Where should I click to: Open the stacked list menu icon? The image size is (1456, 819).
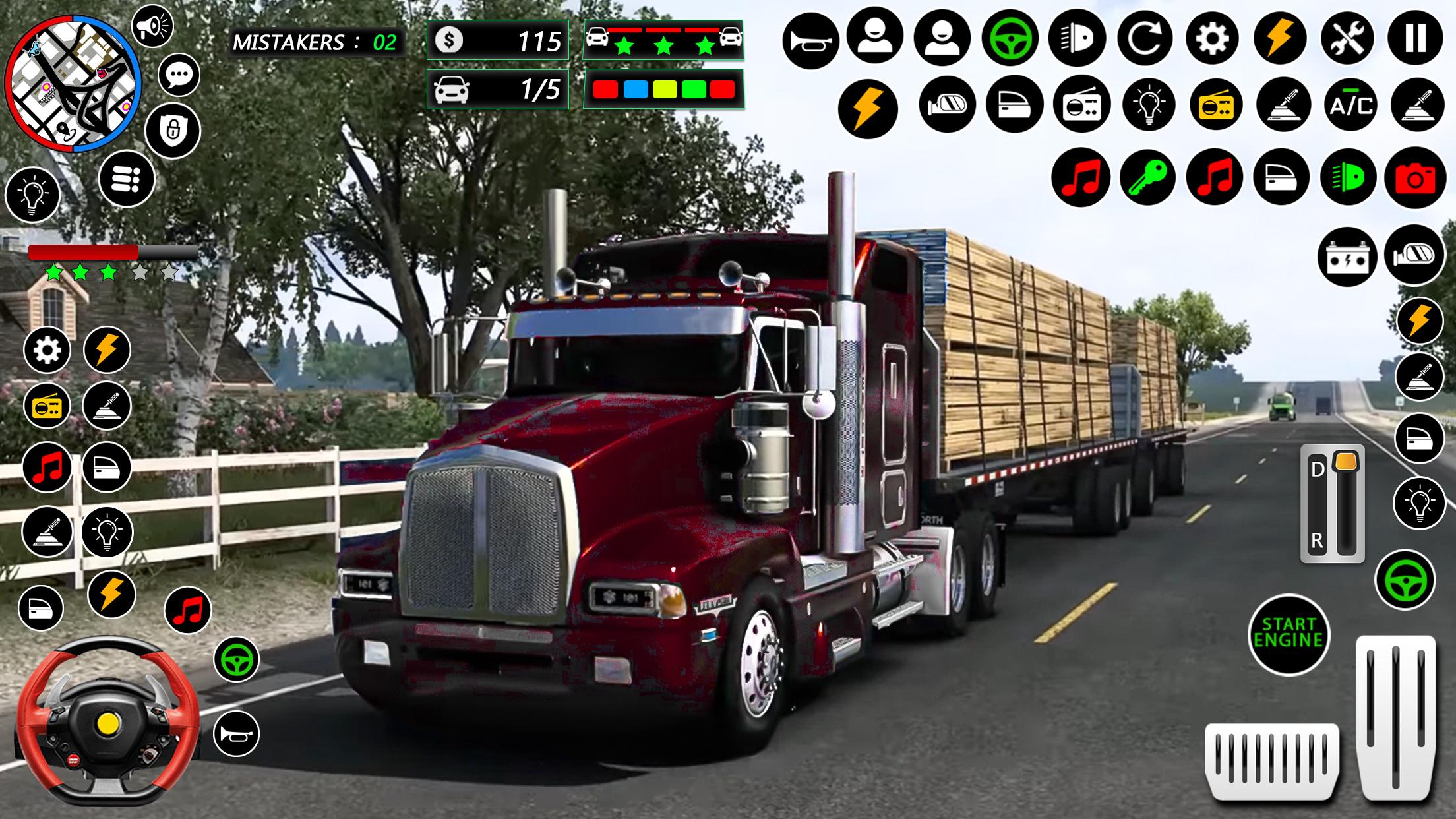coord(127,179)
